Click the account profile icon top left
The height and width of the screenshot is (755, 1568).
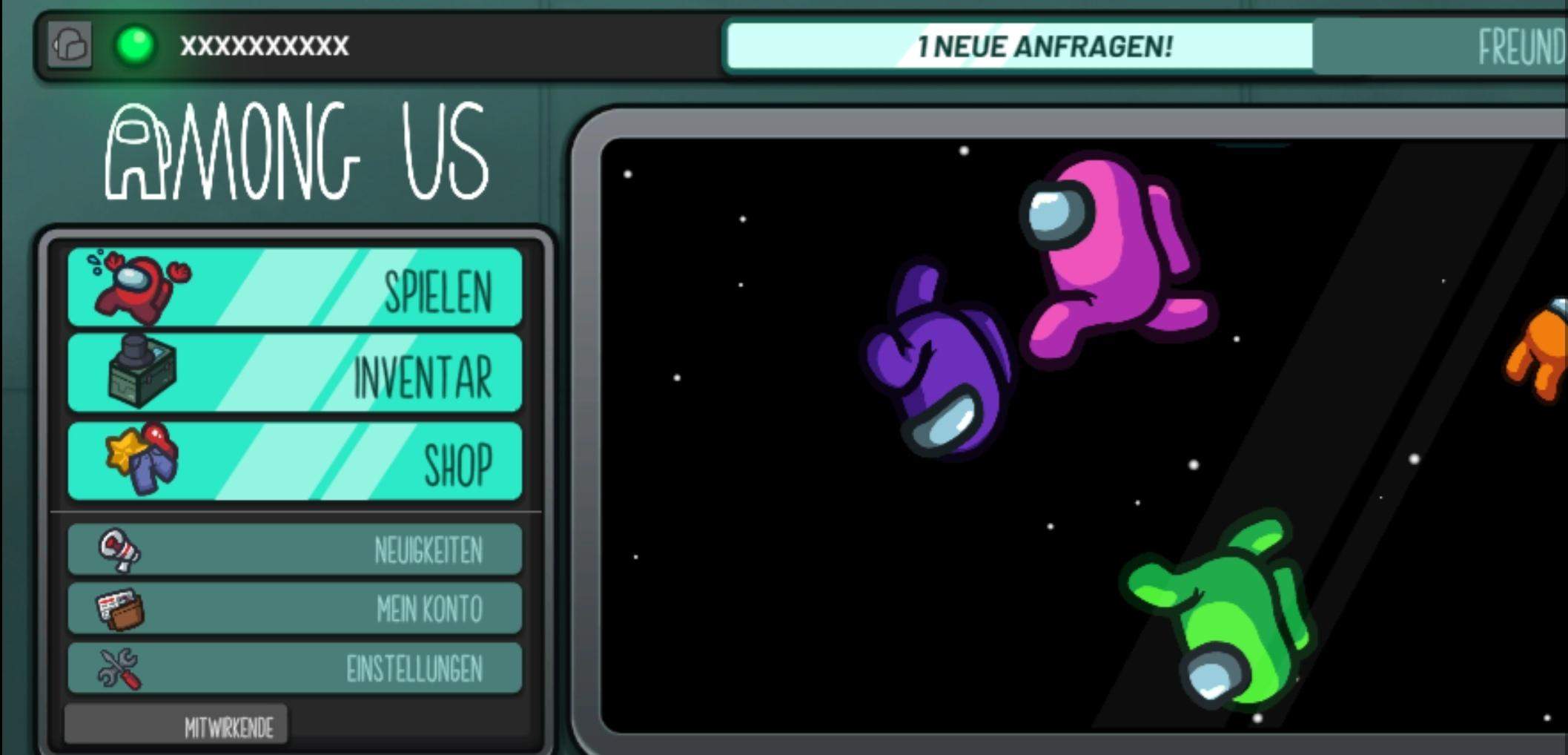pos(71,46)
